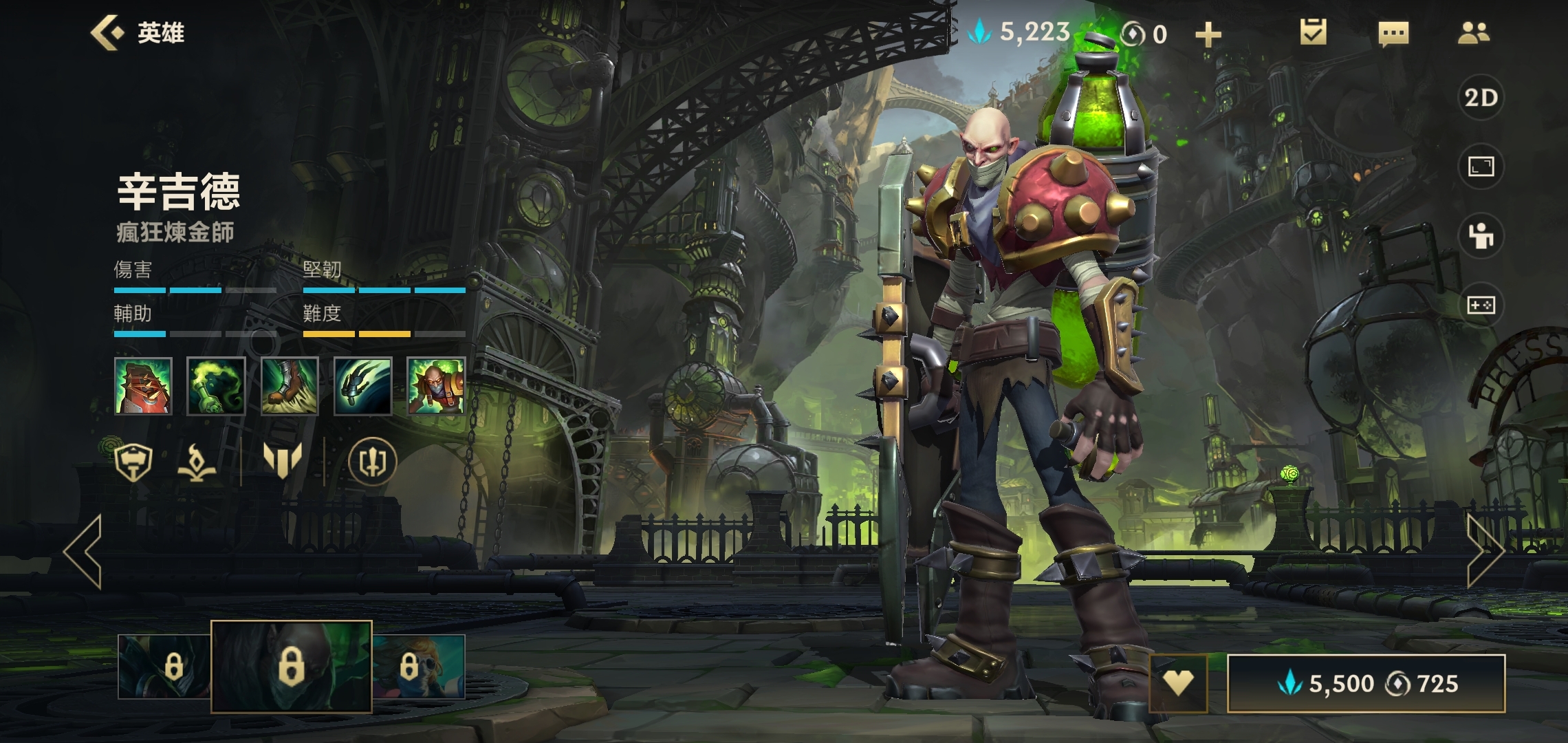Expand to fullscreen model view
The width and height of the screenshot is (1568, 743).
[x=1481, y=166]
